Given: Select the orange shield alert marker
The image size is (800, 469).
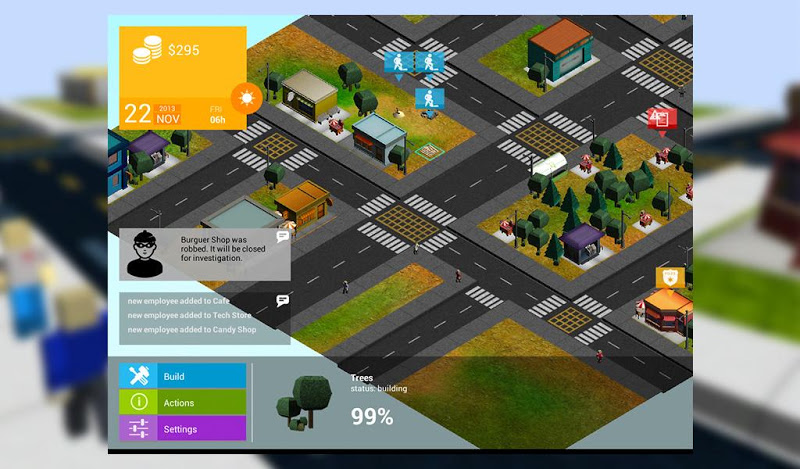Looking at the screenshot, I should (669, 276).
